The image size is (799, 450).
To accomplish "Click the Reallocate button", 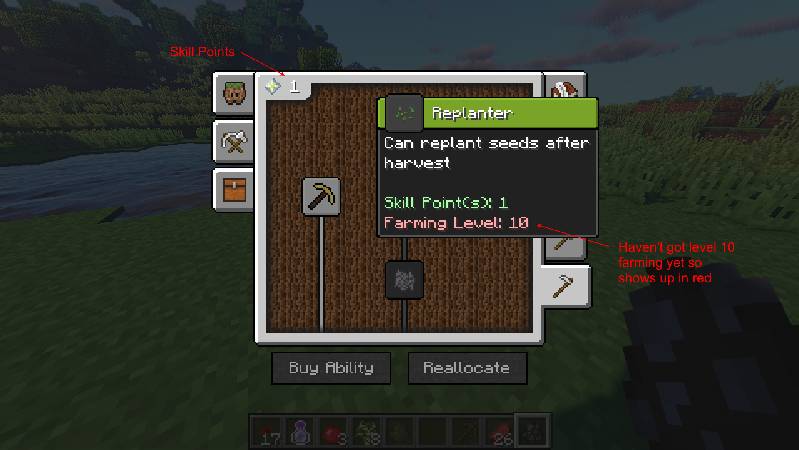I will 466,368.
